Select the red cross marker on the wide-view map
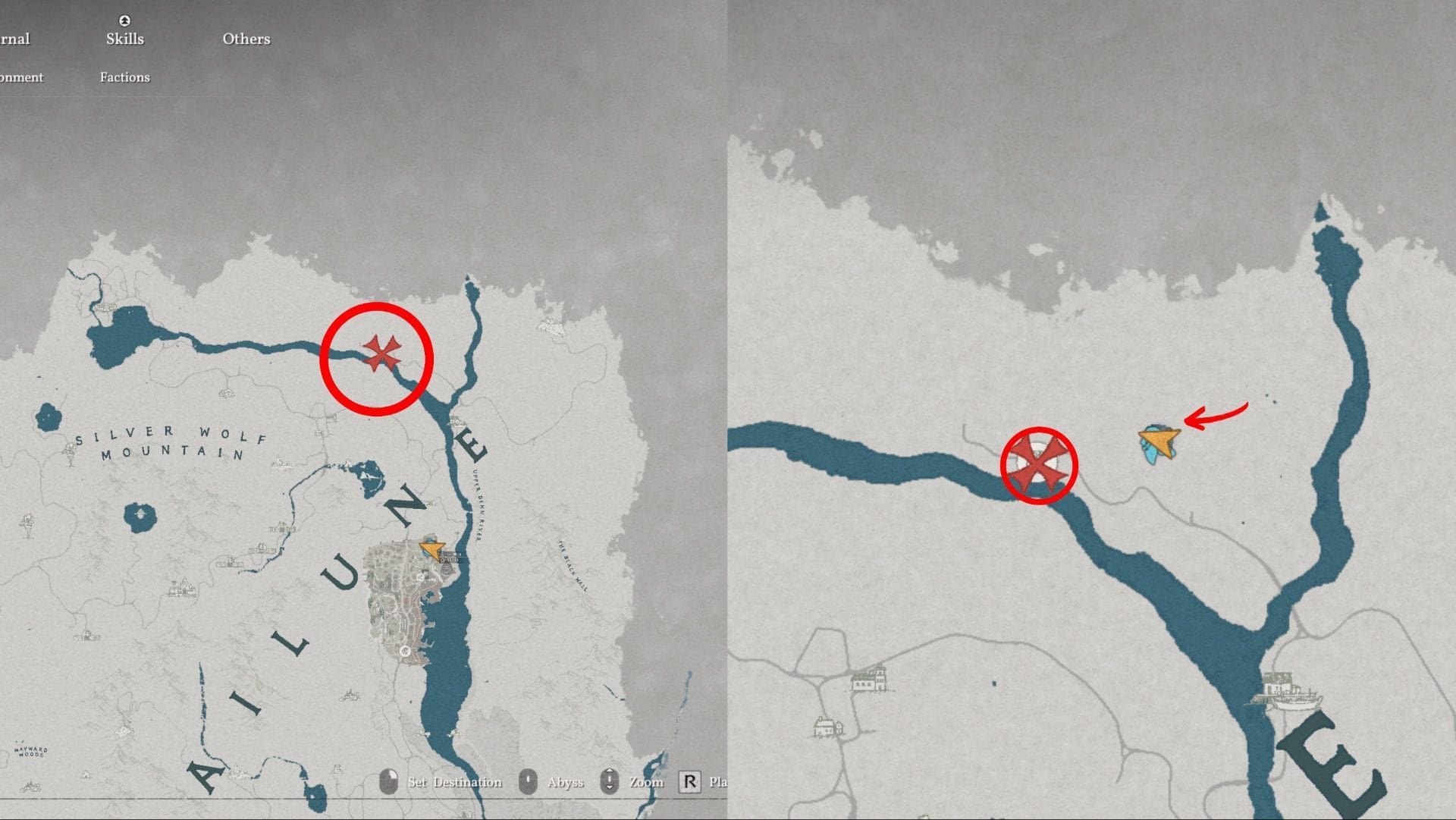The height and width of the screenshot is (820, 1456). [x=381, y=353]
